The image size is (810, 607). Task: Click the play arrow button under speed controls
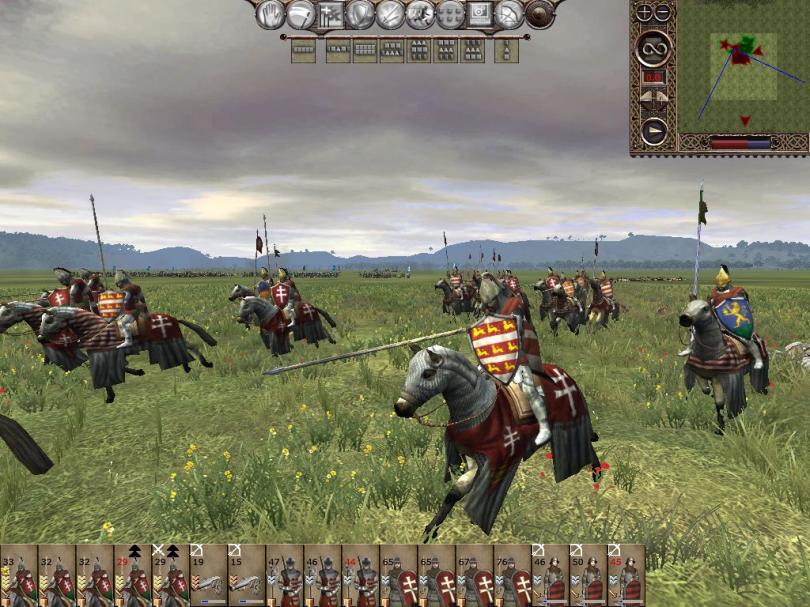pos(653,131)
